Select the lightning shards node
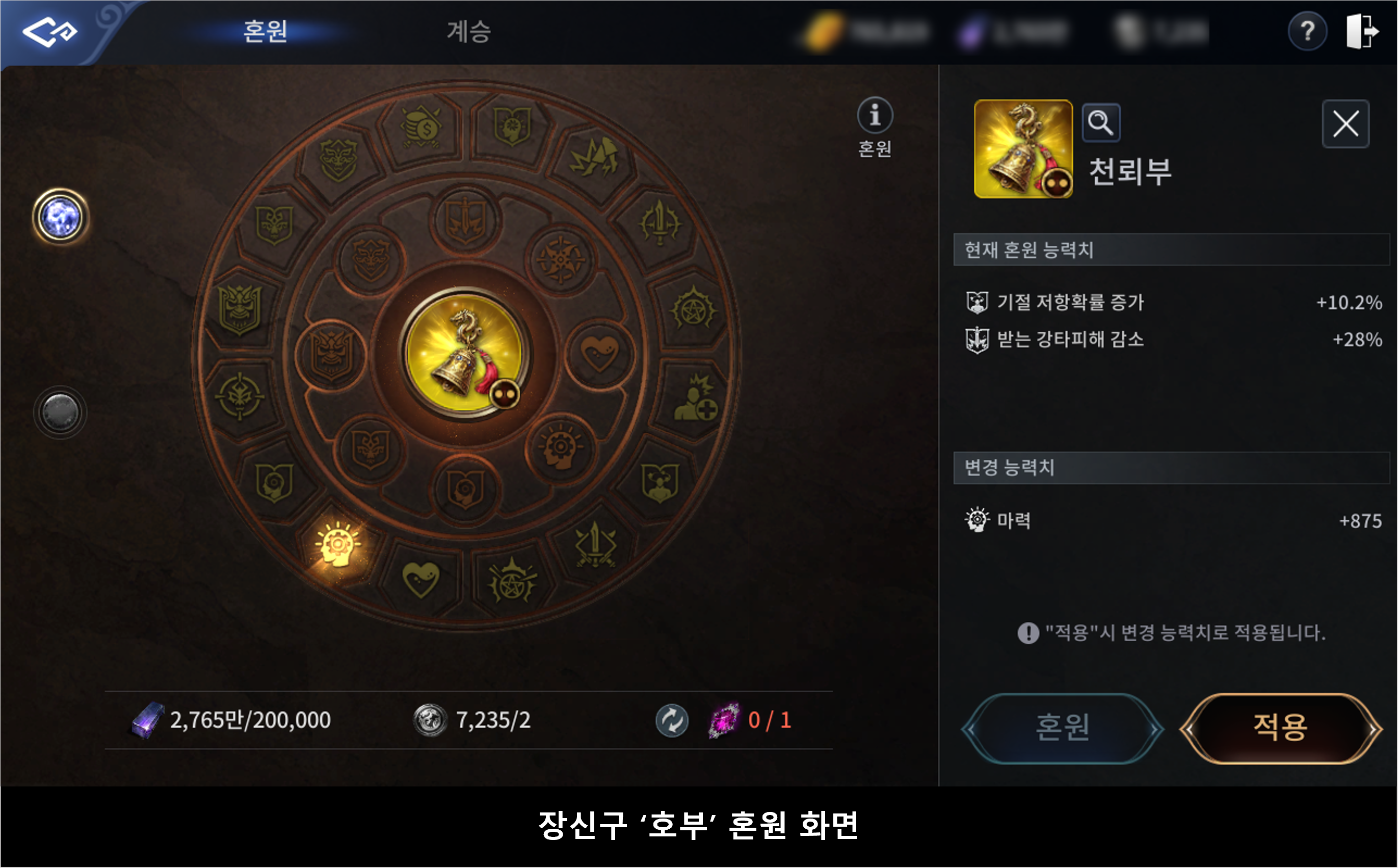Image resolution: width=1398 pixels, height=868 pixels. [x=594, y=157]
